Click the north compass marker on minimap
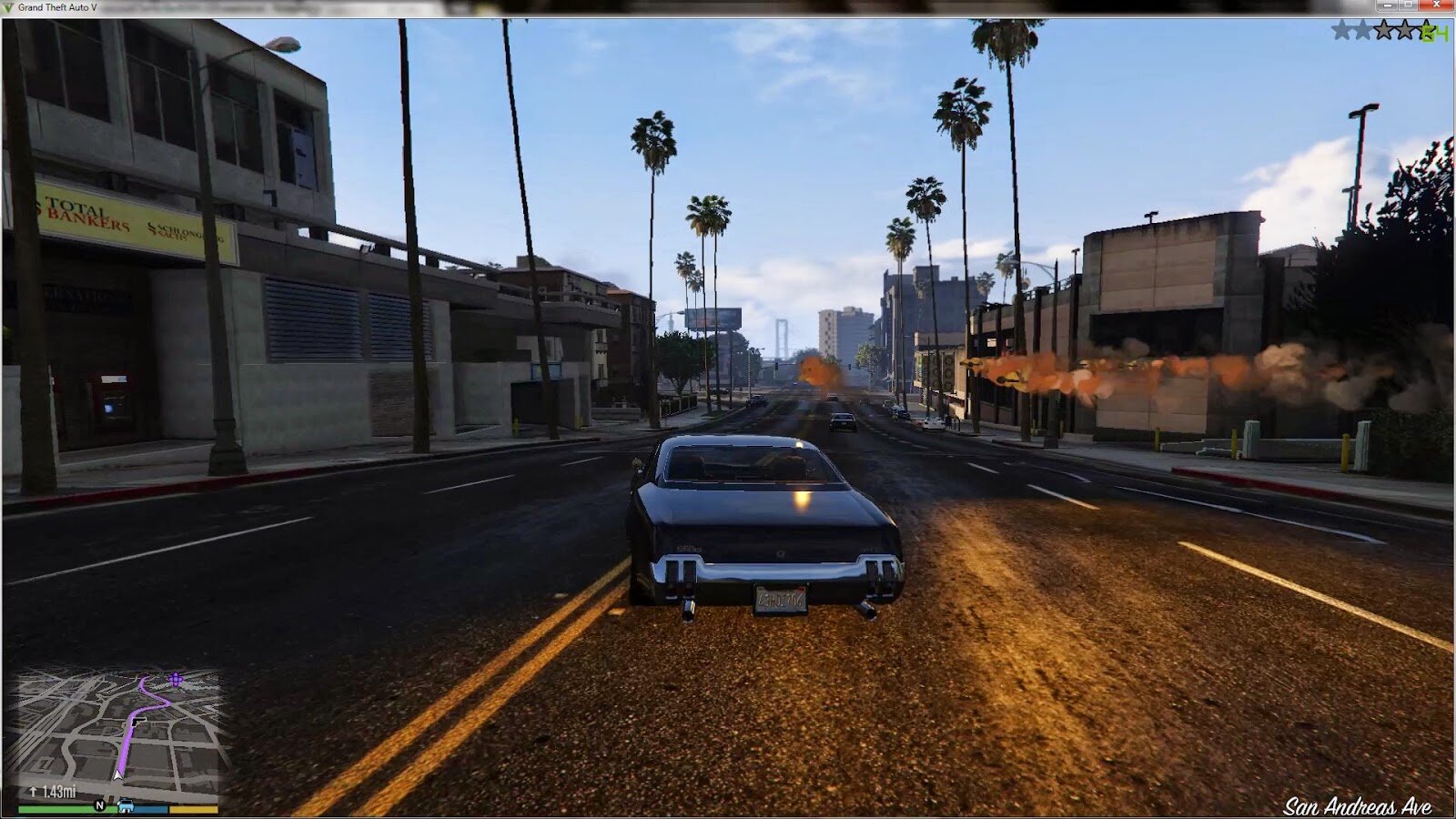Viewport: 1456px width, 819px height. click(100, 806)
